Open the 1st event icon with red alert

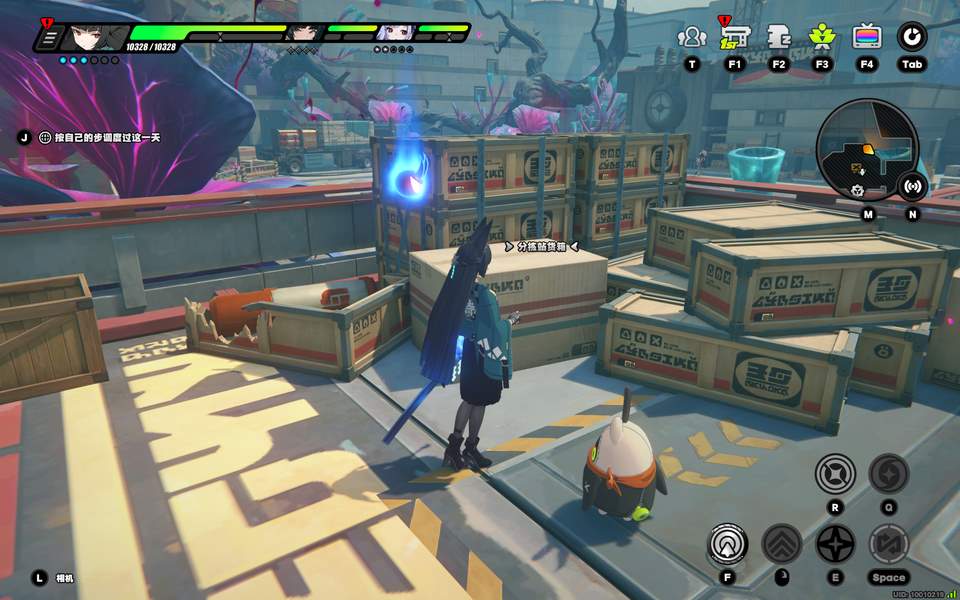click(x=735, y=37)
